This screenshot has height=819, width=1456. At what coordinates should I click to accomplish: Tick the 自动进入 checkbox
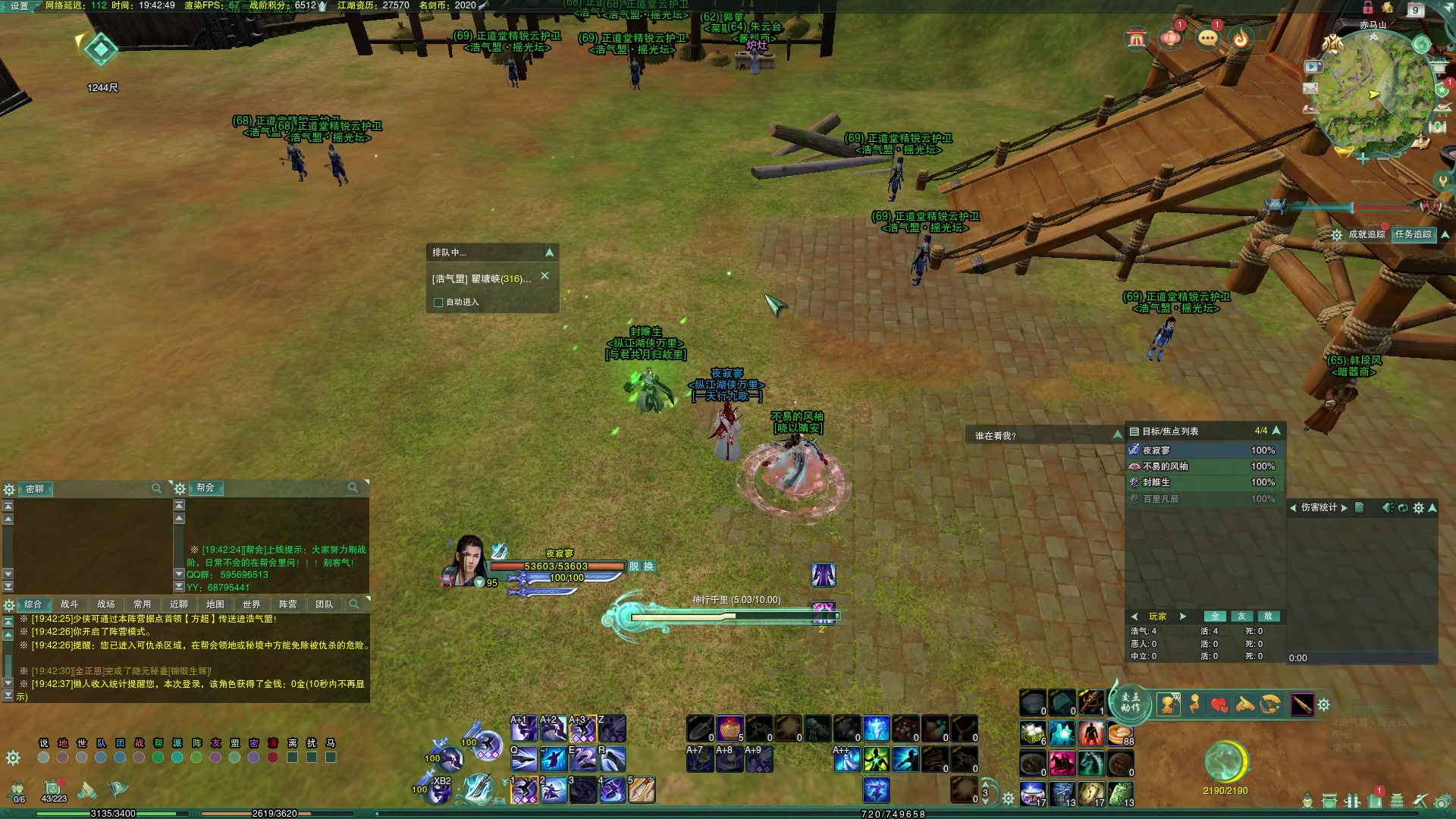[x=438, y=303]
